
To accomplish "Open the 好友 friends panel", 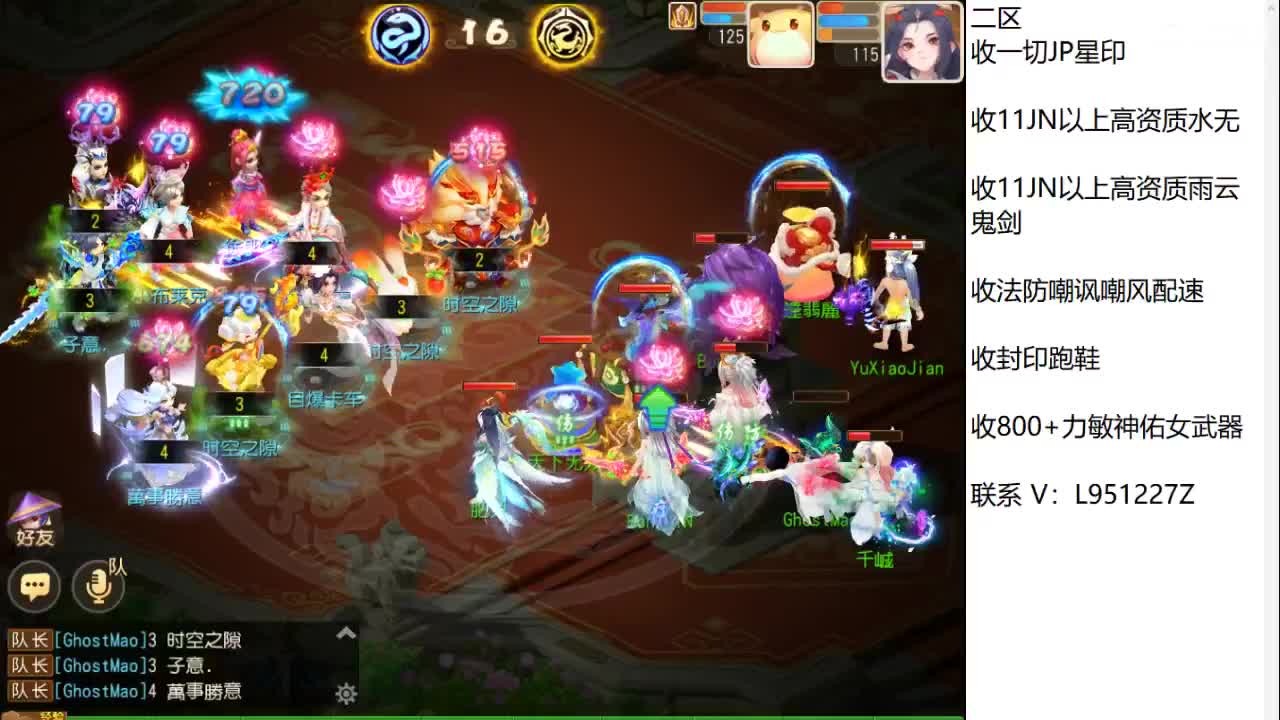I will pos(36,520).
